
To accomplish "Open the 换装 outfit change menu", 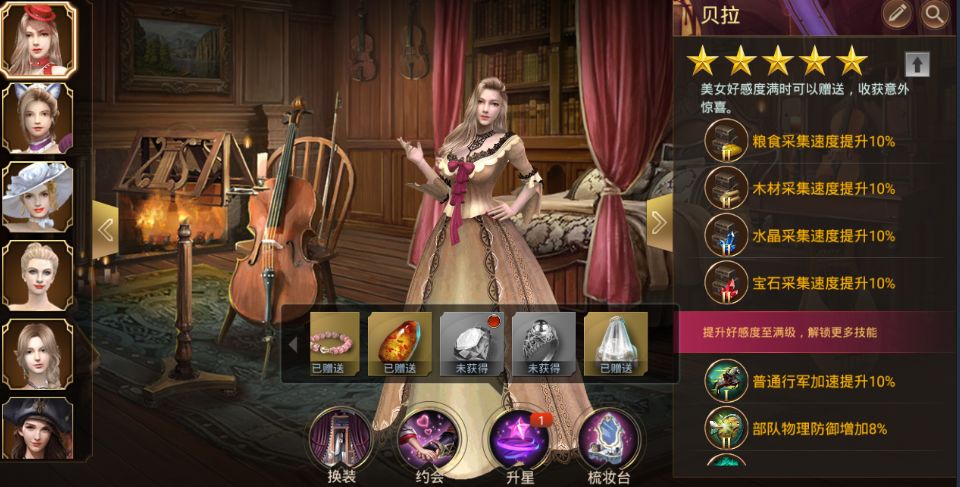I will pyautogui.click(x=342, y=440).
